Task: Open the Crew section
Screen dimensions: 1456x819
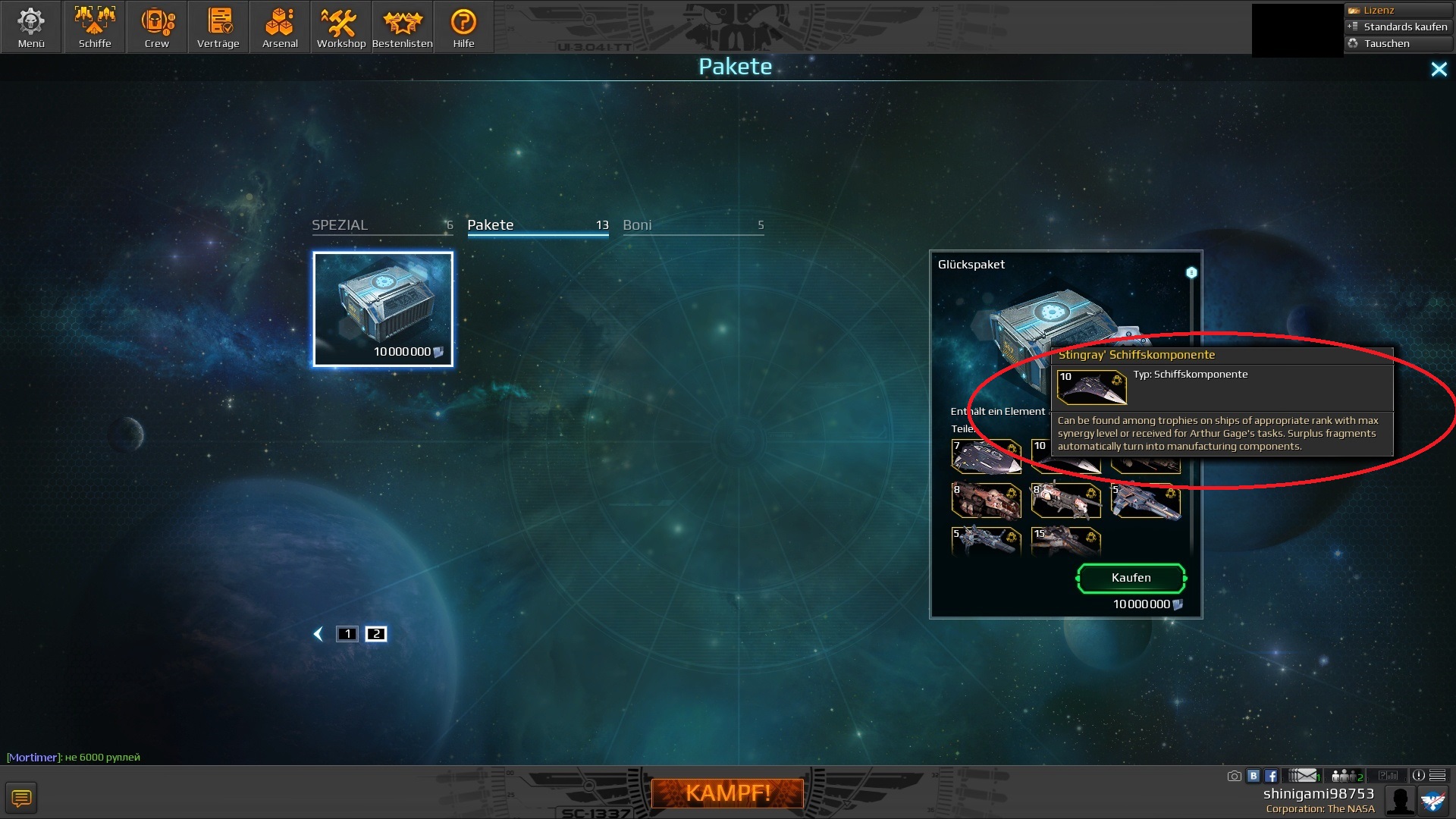Action: point(157,27)
